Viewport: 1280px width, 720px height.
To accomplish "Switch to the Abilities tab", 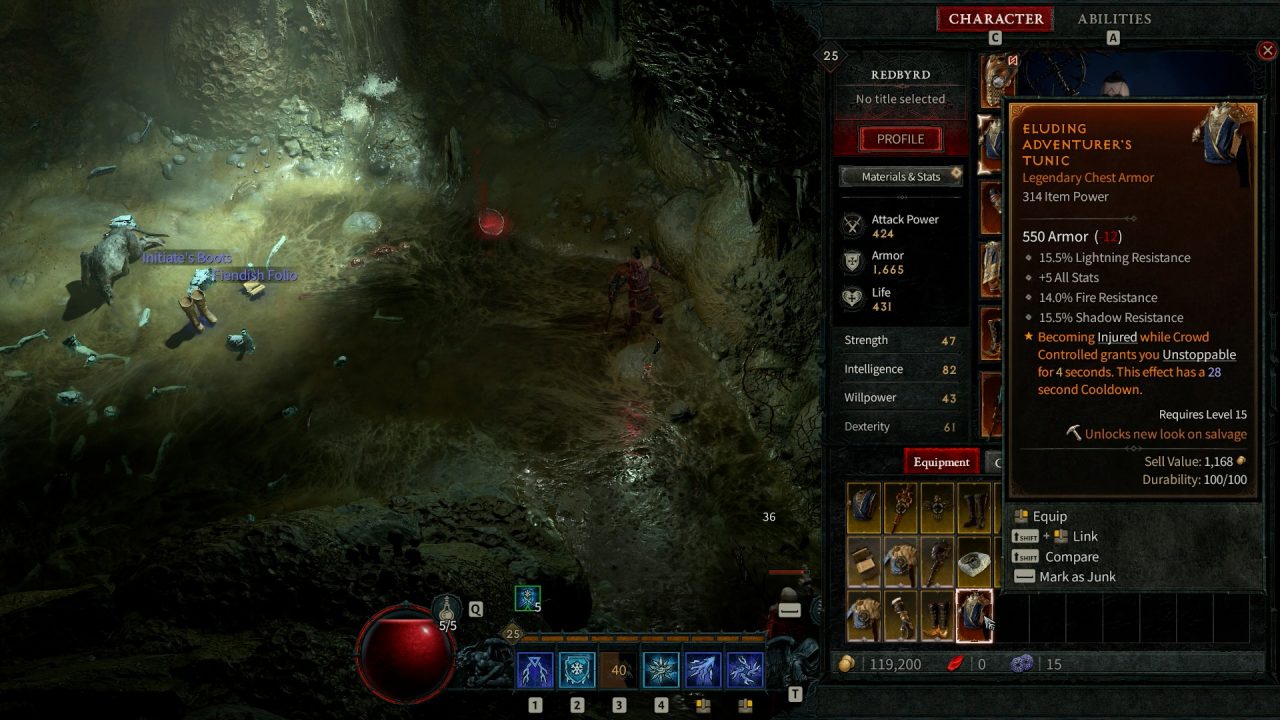I will click(1113, 18).
